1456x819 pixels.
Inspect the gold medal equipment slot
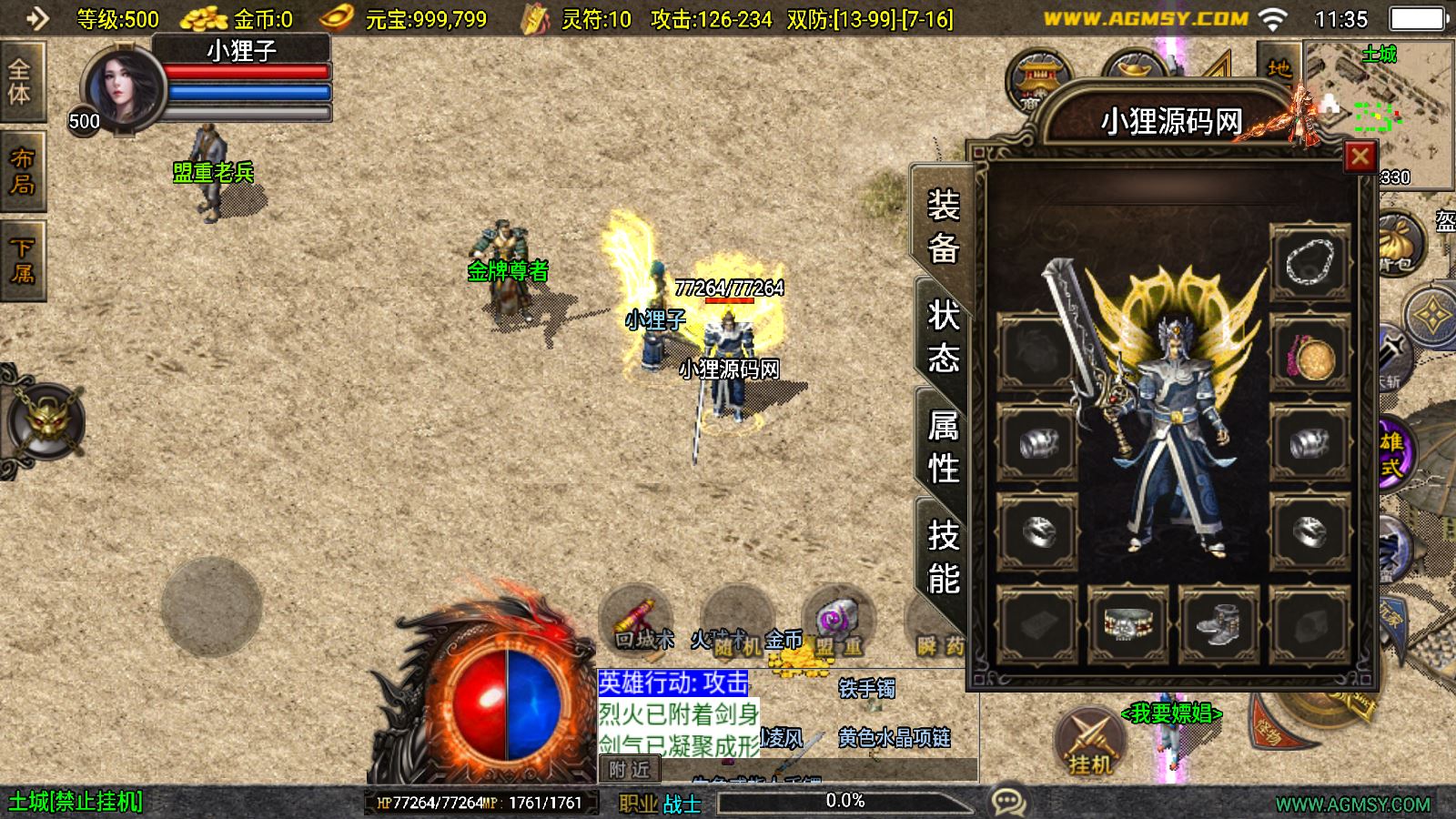[1309, 354]
